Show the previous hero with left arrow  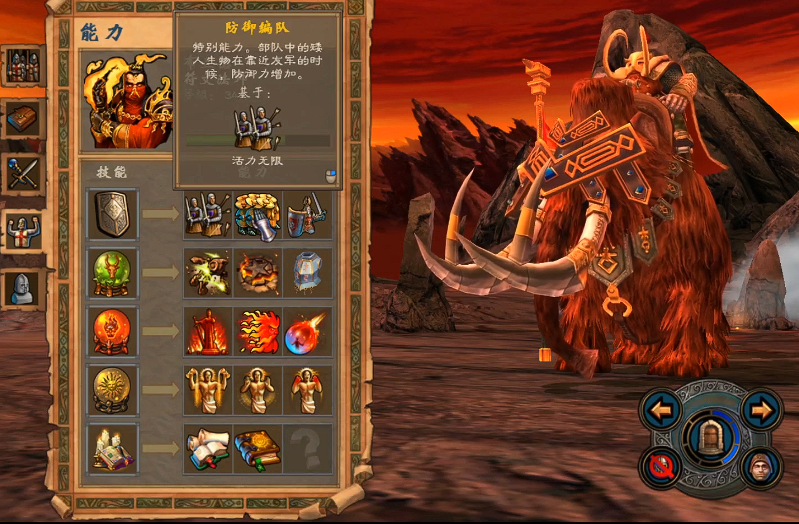tap(661, 409)
